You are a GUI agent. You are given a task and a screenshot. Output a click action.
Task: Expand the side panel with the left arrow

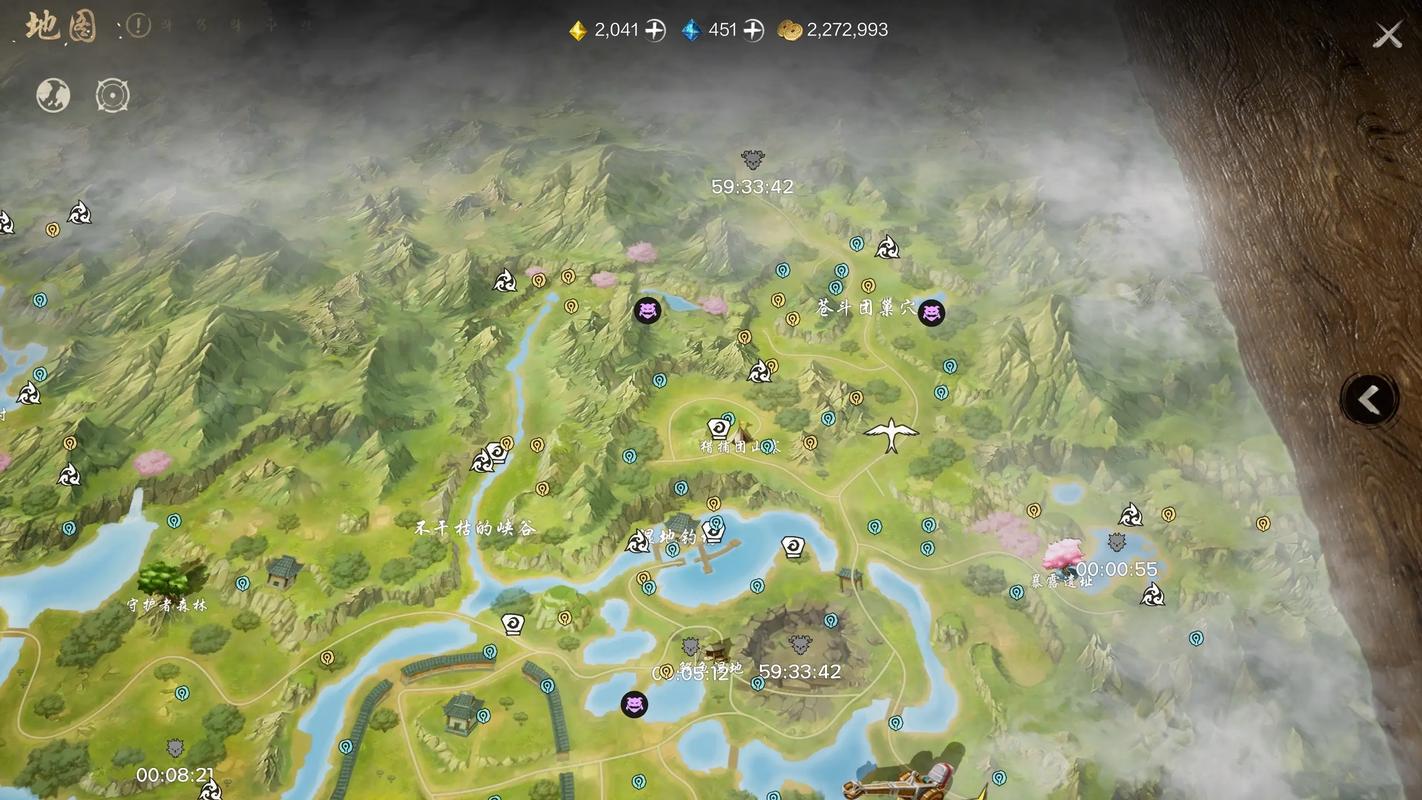coord(1369,400)
